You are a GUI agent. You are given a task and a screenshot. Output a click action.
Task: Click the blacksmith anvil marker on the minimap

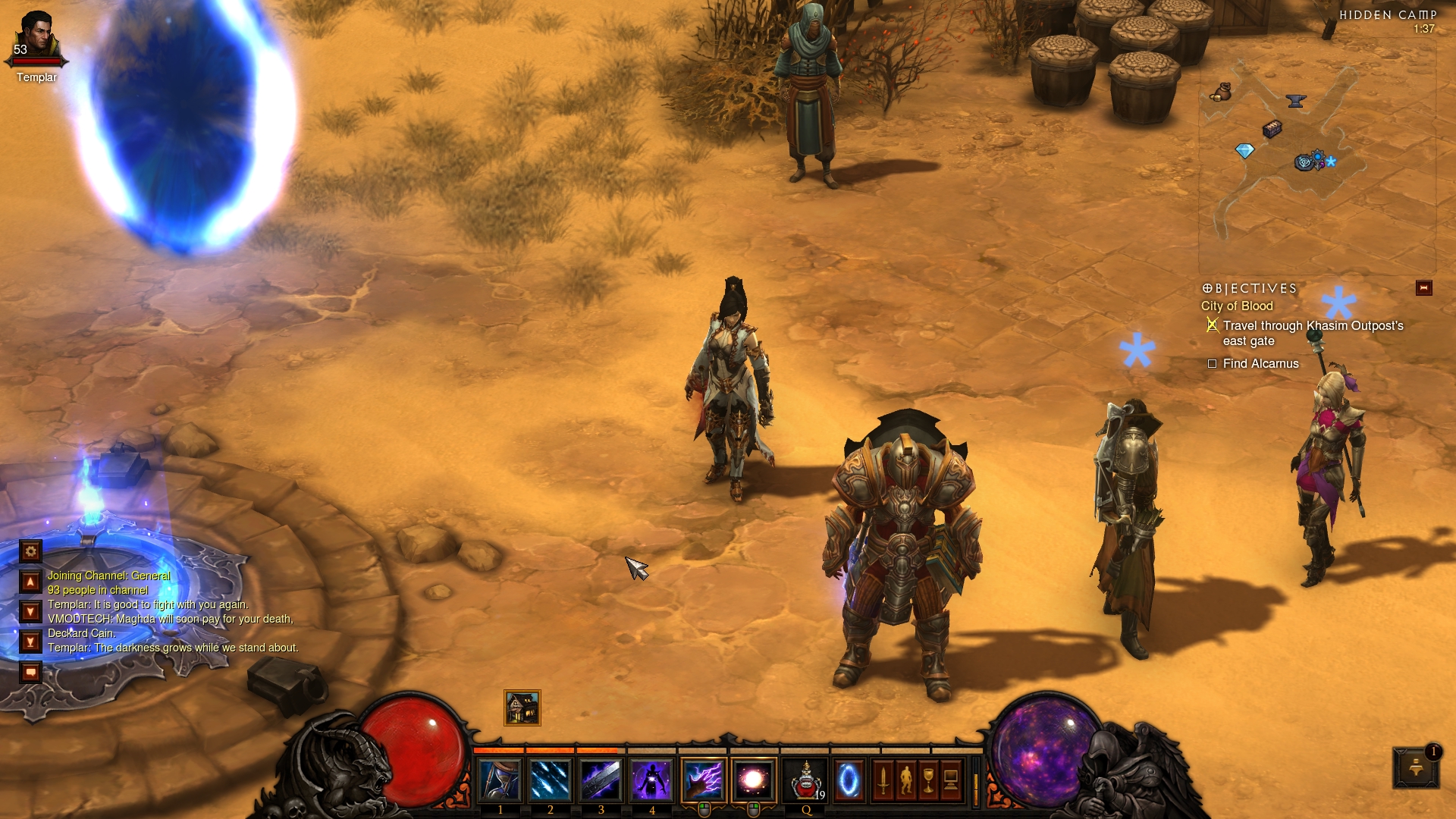[x=1295, y=101]
